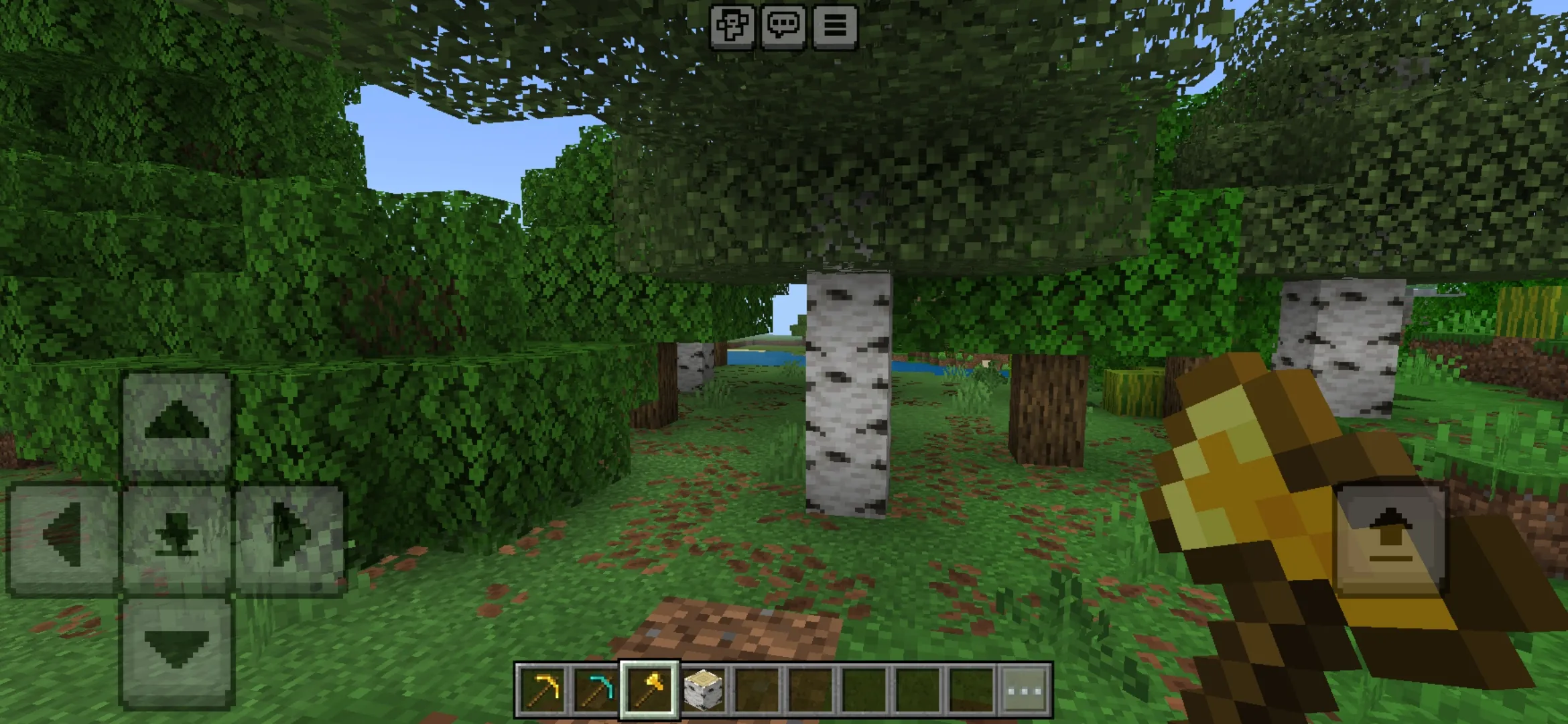Open the emote menu button
The width and height of the screenshot is (1568, 724).
click(x=732, y=26)
